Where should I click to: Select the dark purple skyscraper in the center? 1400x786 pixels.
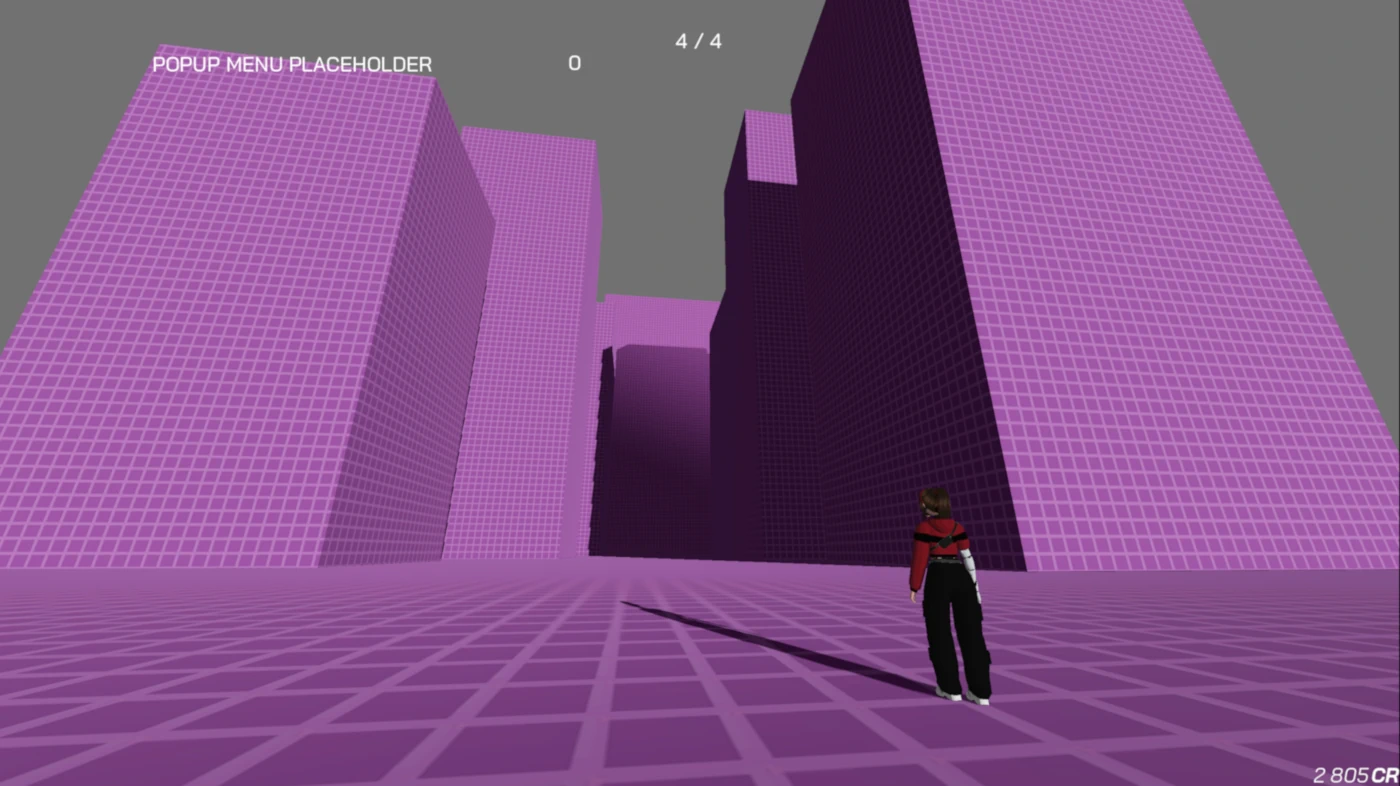[x=820, y=350]
